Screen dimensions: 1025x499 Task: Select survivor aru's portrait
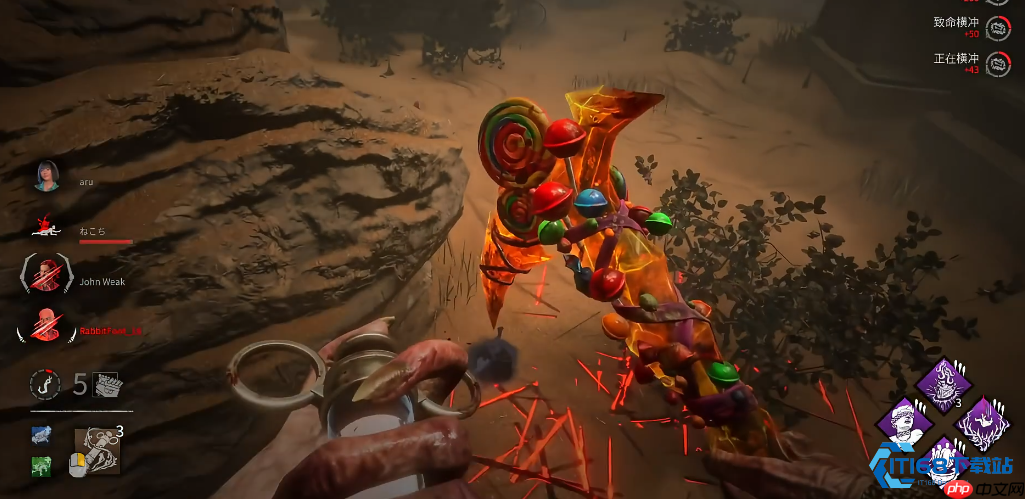[48, 176]
